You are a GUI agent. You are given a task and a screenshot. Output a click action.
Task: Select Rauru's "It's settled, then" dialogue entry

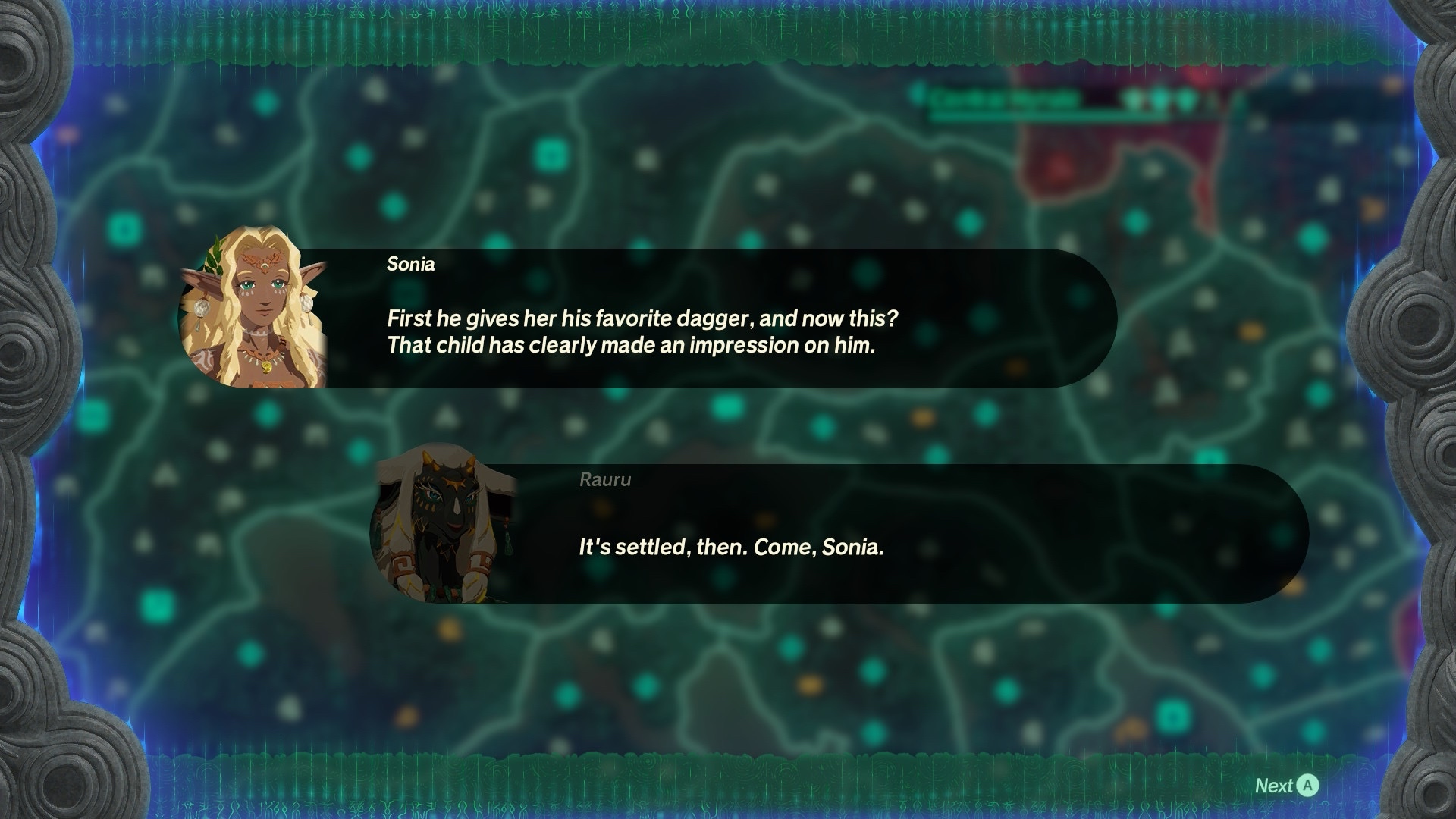[838, 534]
